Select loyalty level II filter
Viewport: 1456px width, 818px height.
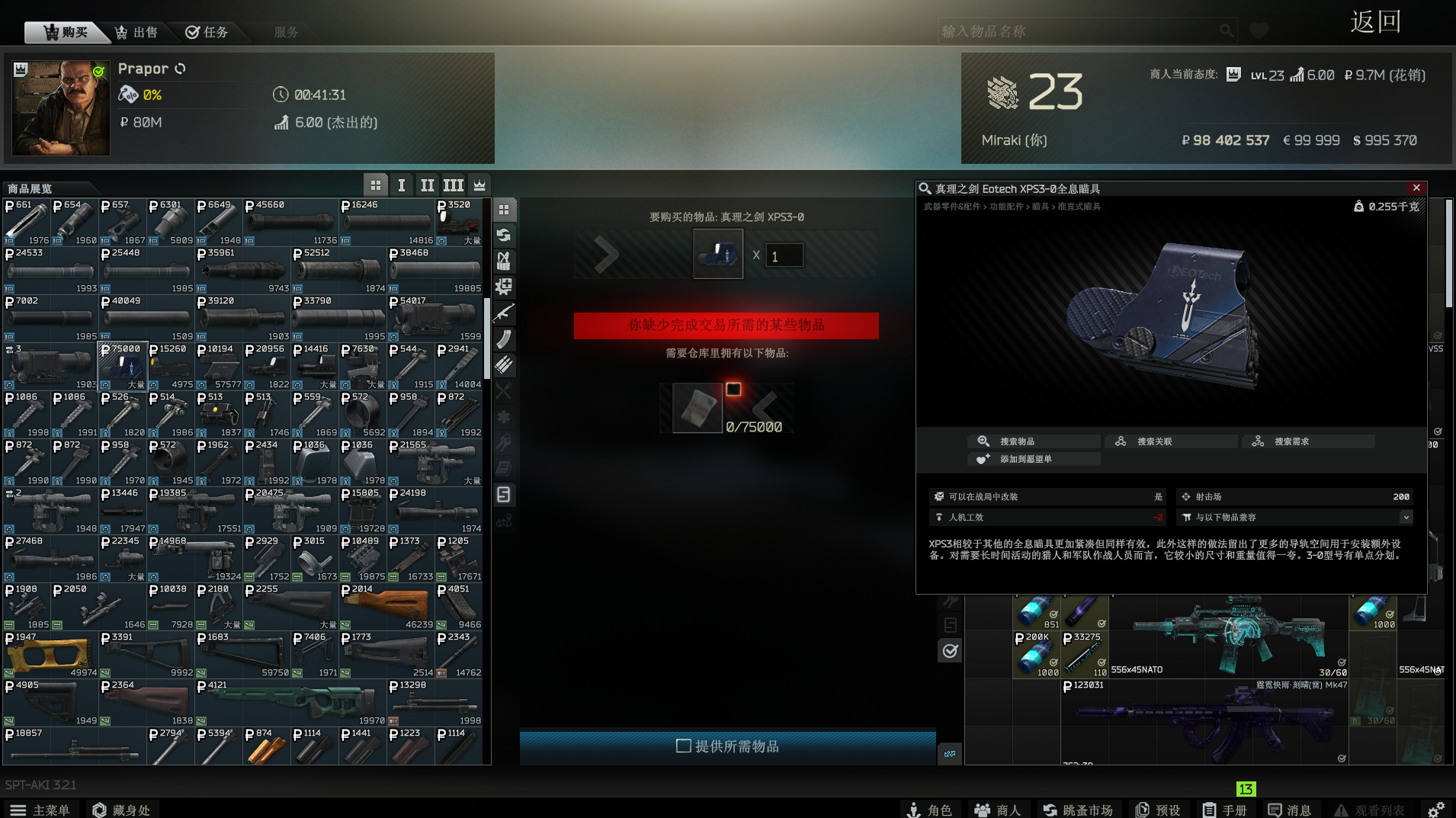[x=427, y=185]
